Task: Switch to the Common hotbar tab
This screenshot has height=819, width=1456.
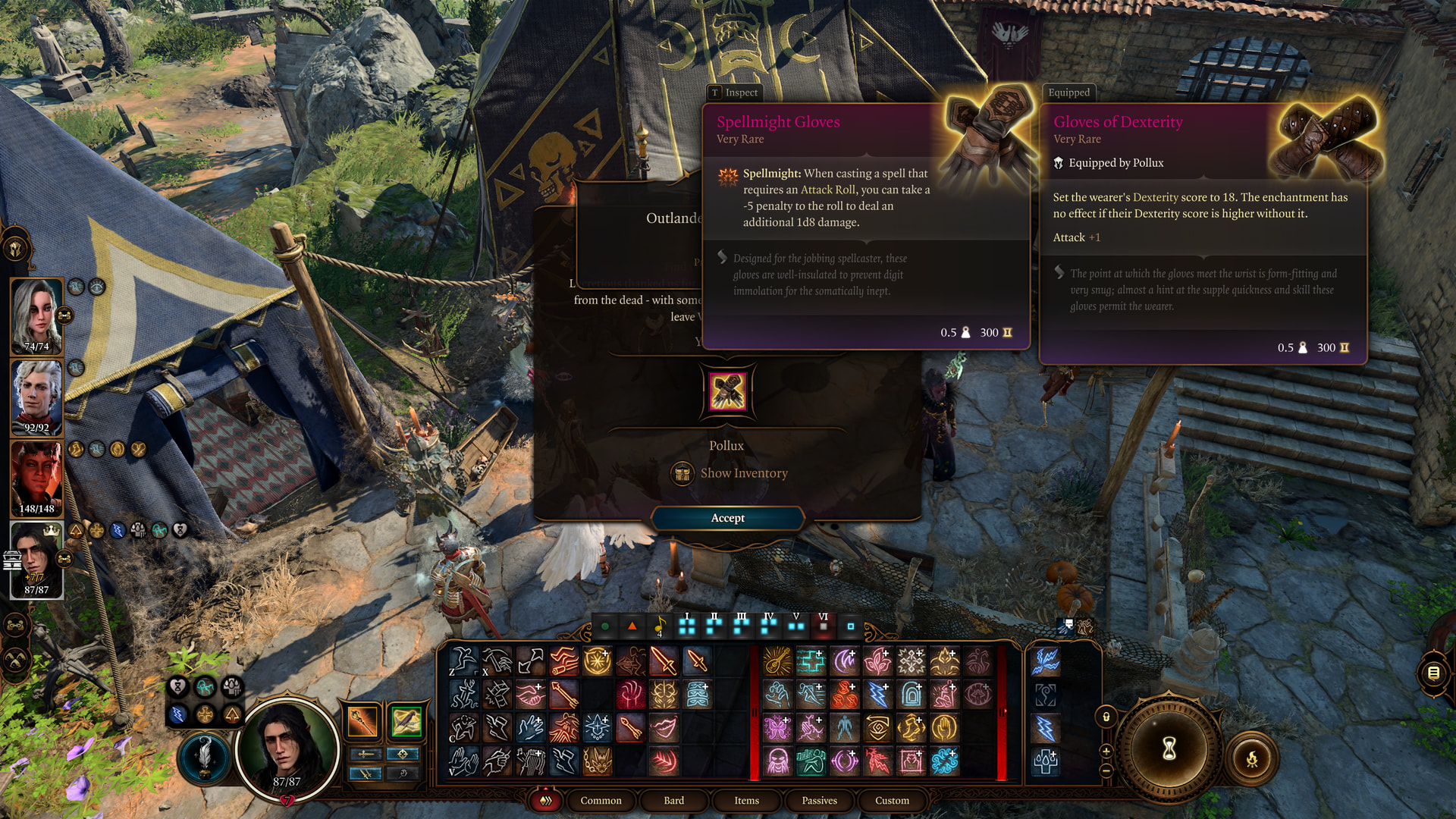Action: (601, 801)
